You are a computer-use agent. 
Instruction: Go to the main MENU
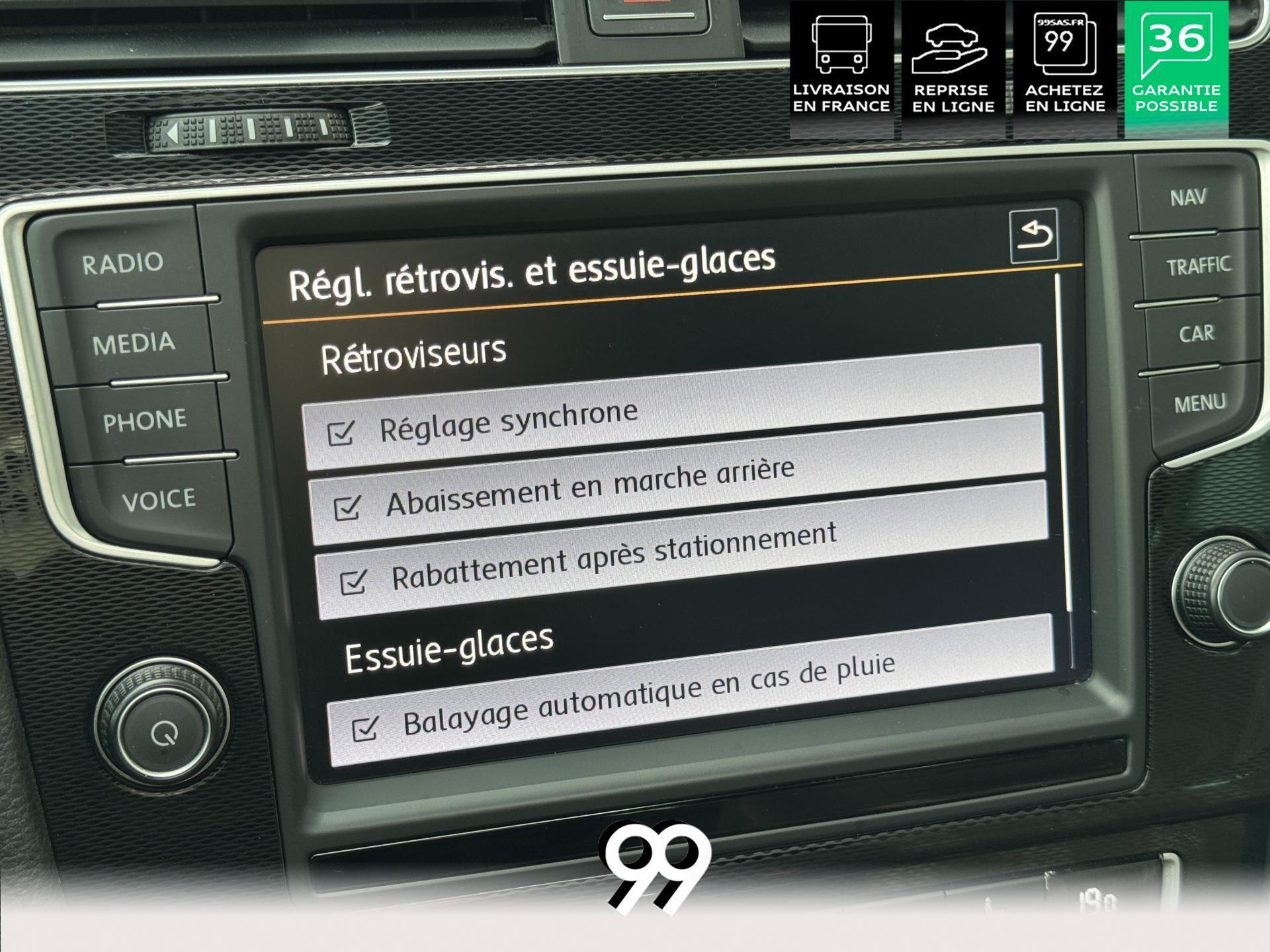click(1200, 403)
